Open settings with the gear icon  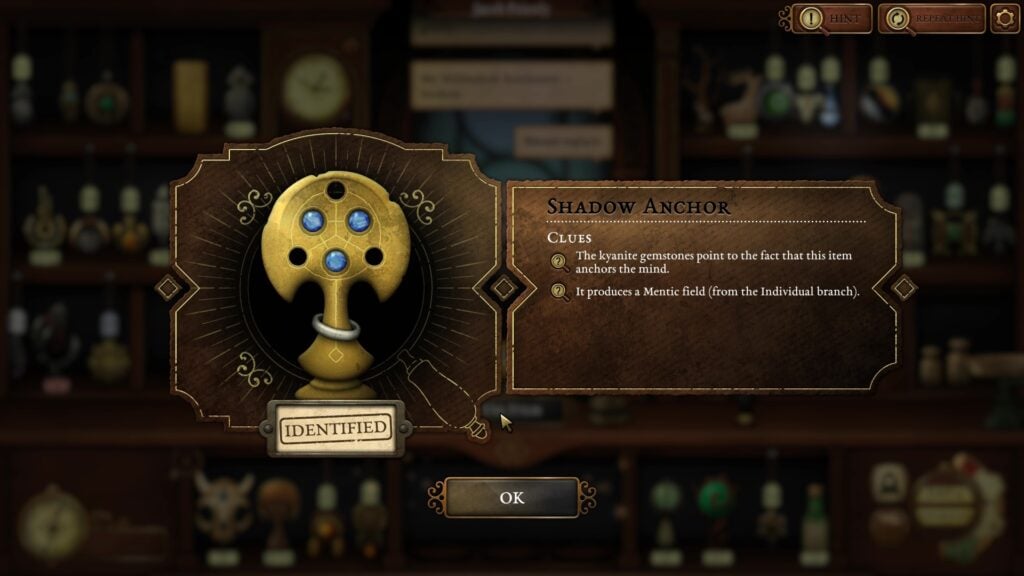[x=1004, y=18]
